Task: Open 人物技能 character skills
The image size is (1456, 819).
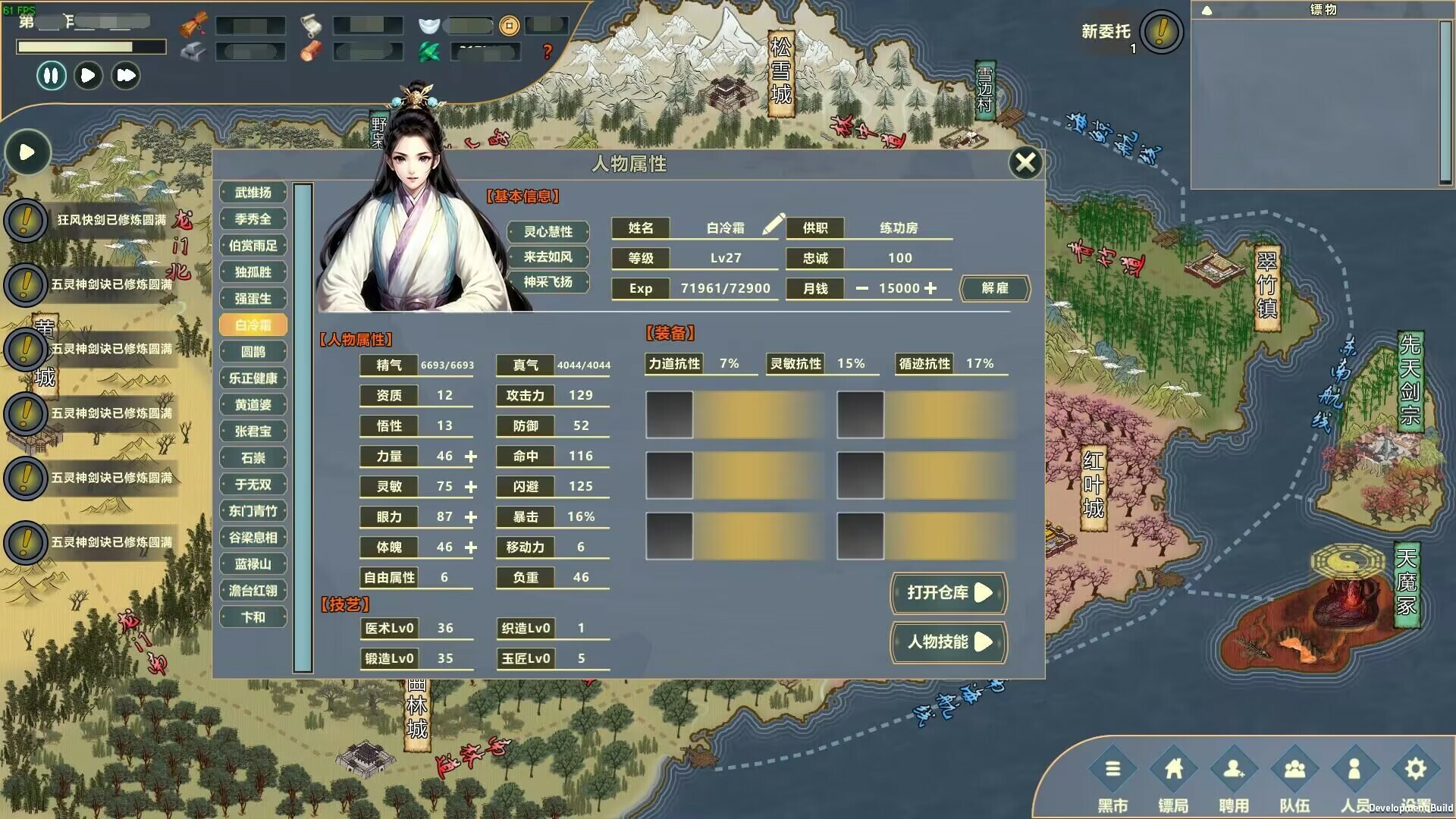Action: [949, 642]
